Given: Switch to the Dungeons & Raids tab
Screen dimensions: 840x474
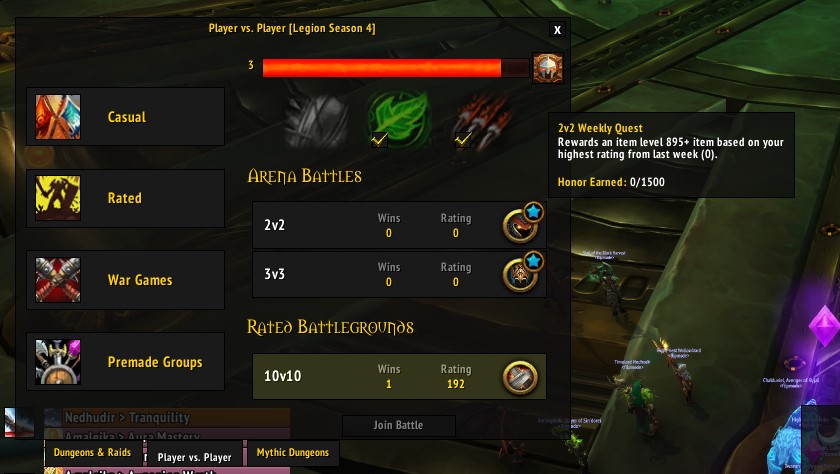Looking at the screenshot, I should pos(92,453).
